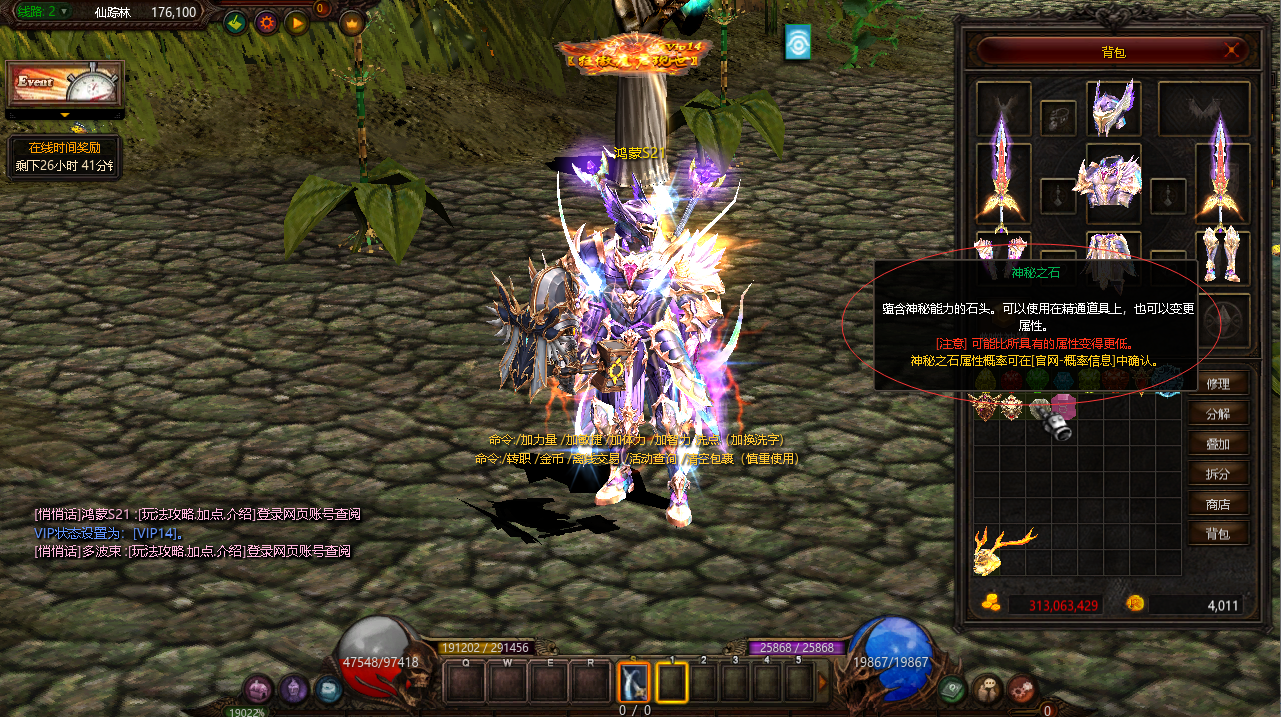
Task: Click the orange gear settings icon
Action: pos(266,22)
